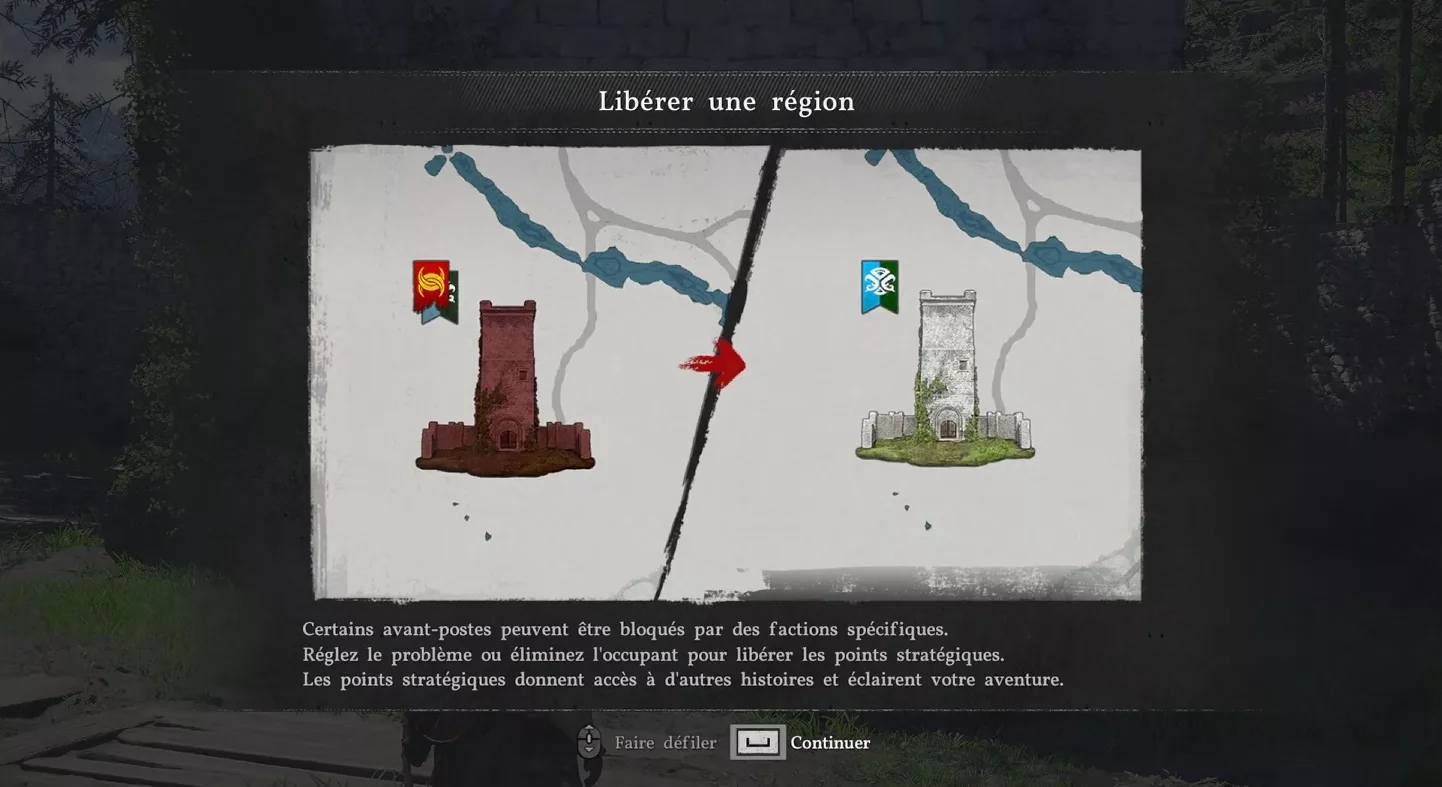This screenshot has width=1442, height=787.
Task: Click the title Libérer une région
Action: 727,101
